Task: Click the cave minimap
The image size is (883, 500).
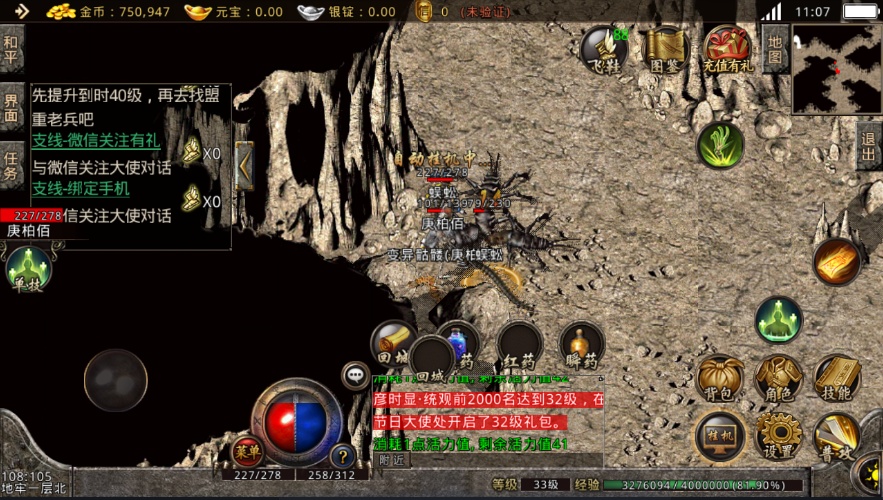Action: 837,69
